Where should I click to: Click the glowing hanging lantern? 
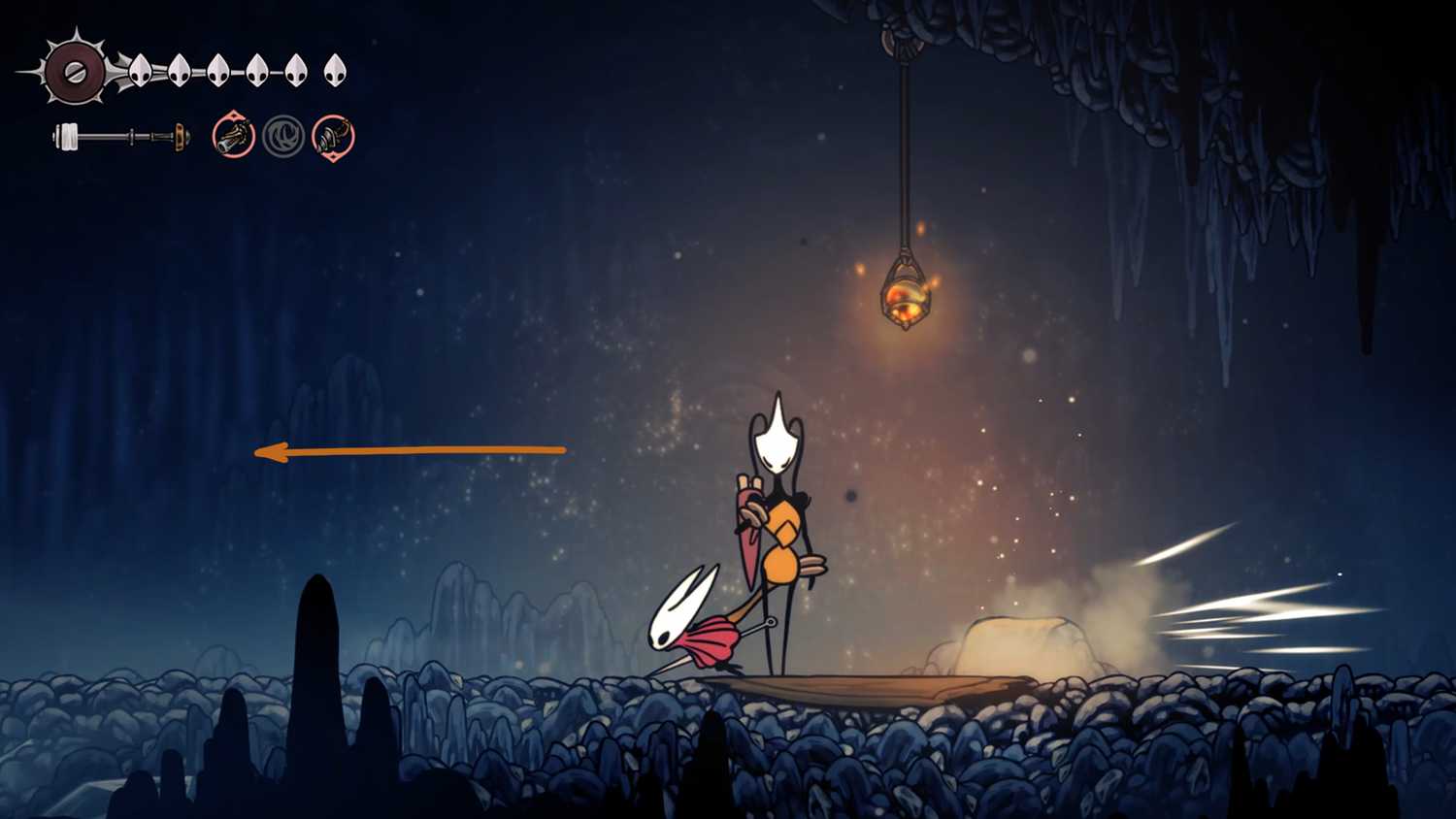coord(905,294)
